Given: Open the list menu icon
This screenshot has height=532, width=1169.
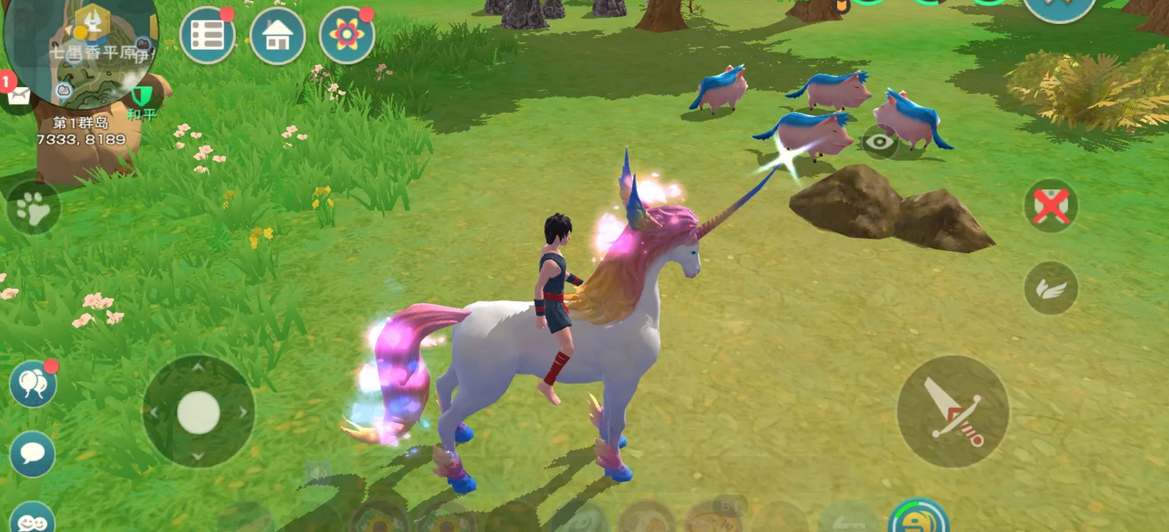Looking at the screenshot, I should click(207, 35).
